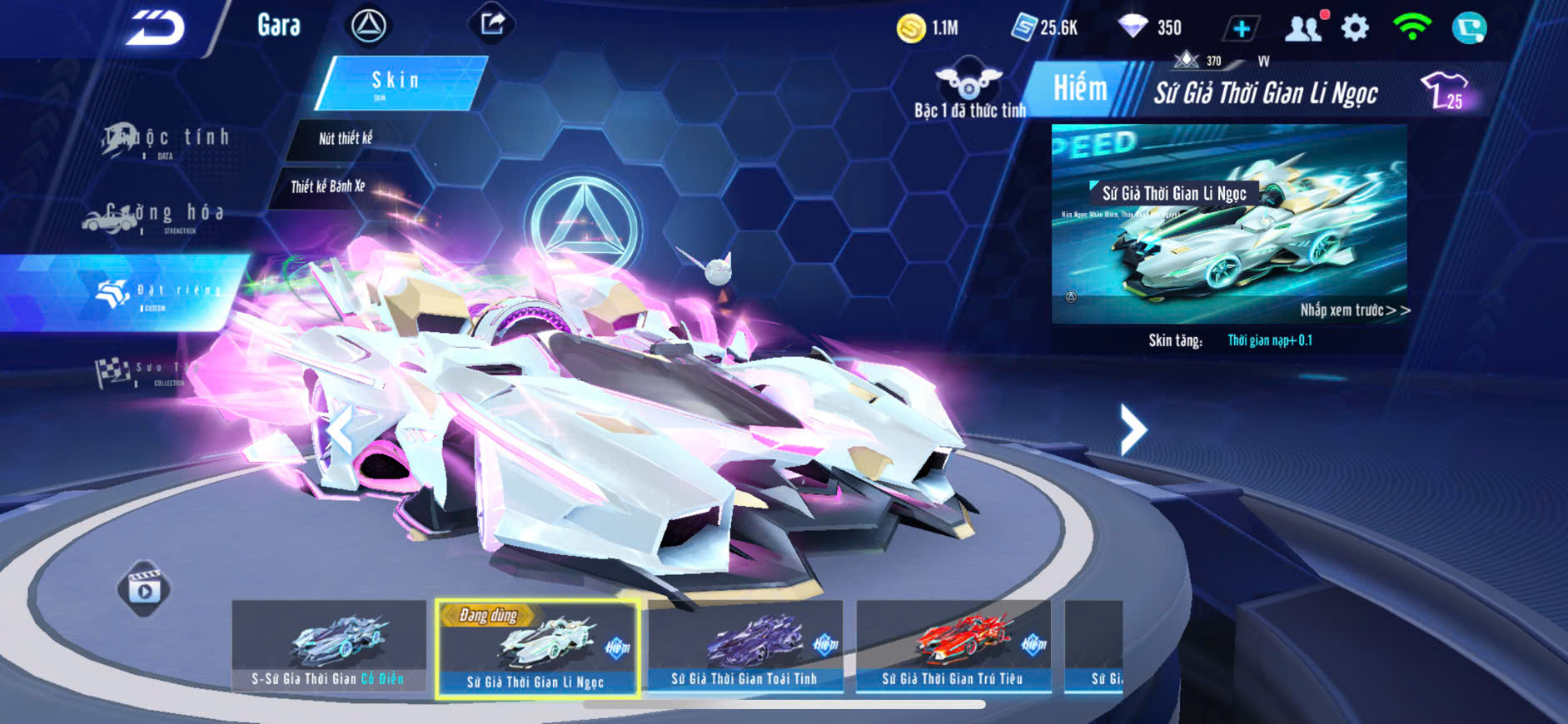Open Thiết kế Bánh Xe option
The height and width of the screenshot is (724, 1568).
click(328, 186)
